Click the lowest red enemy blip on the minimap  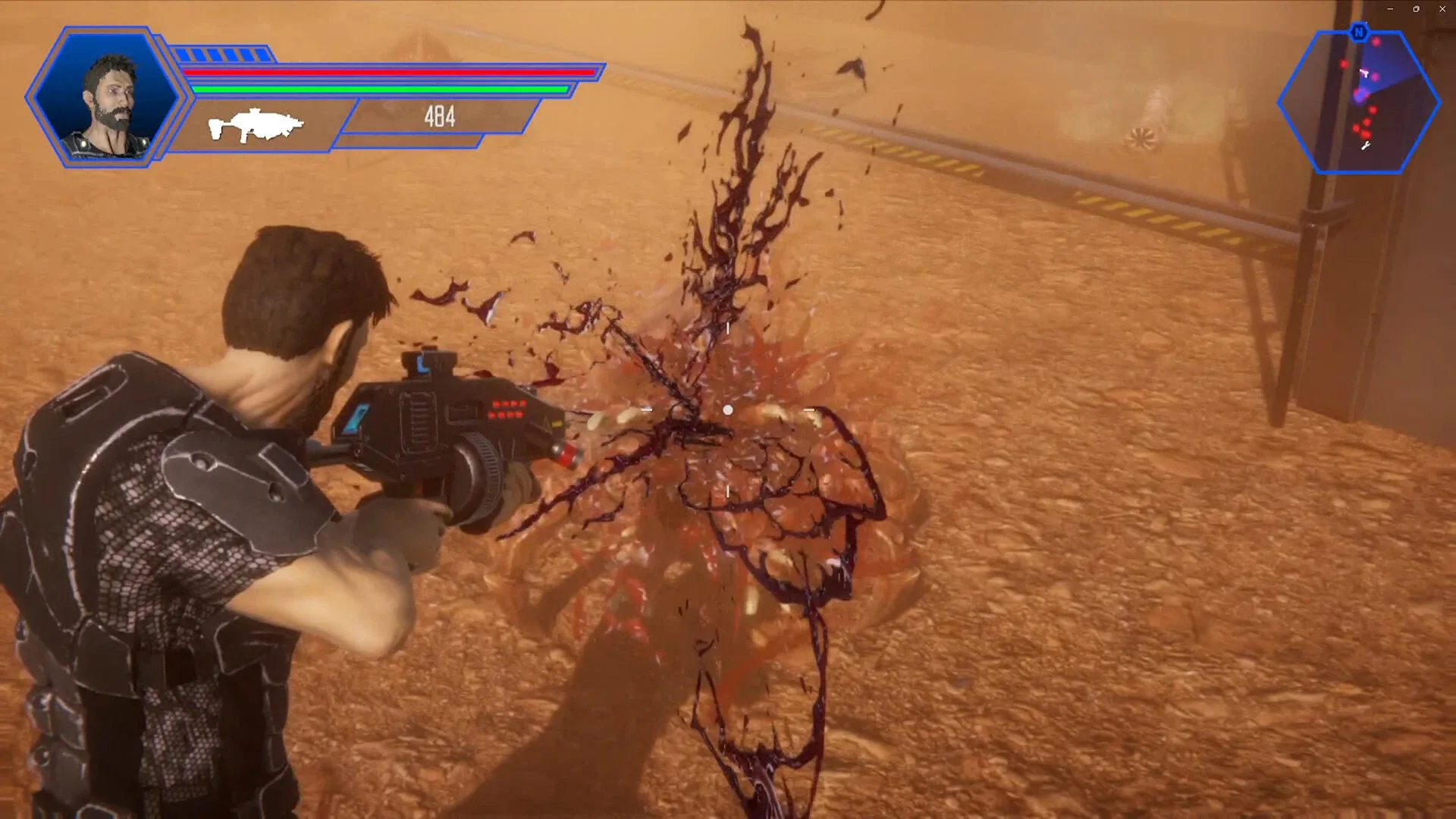coord(1367,134)
